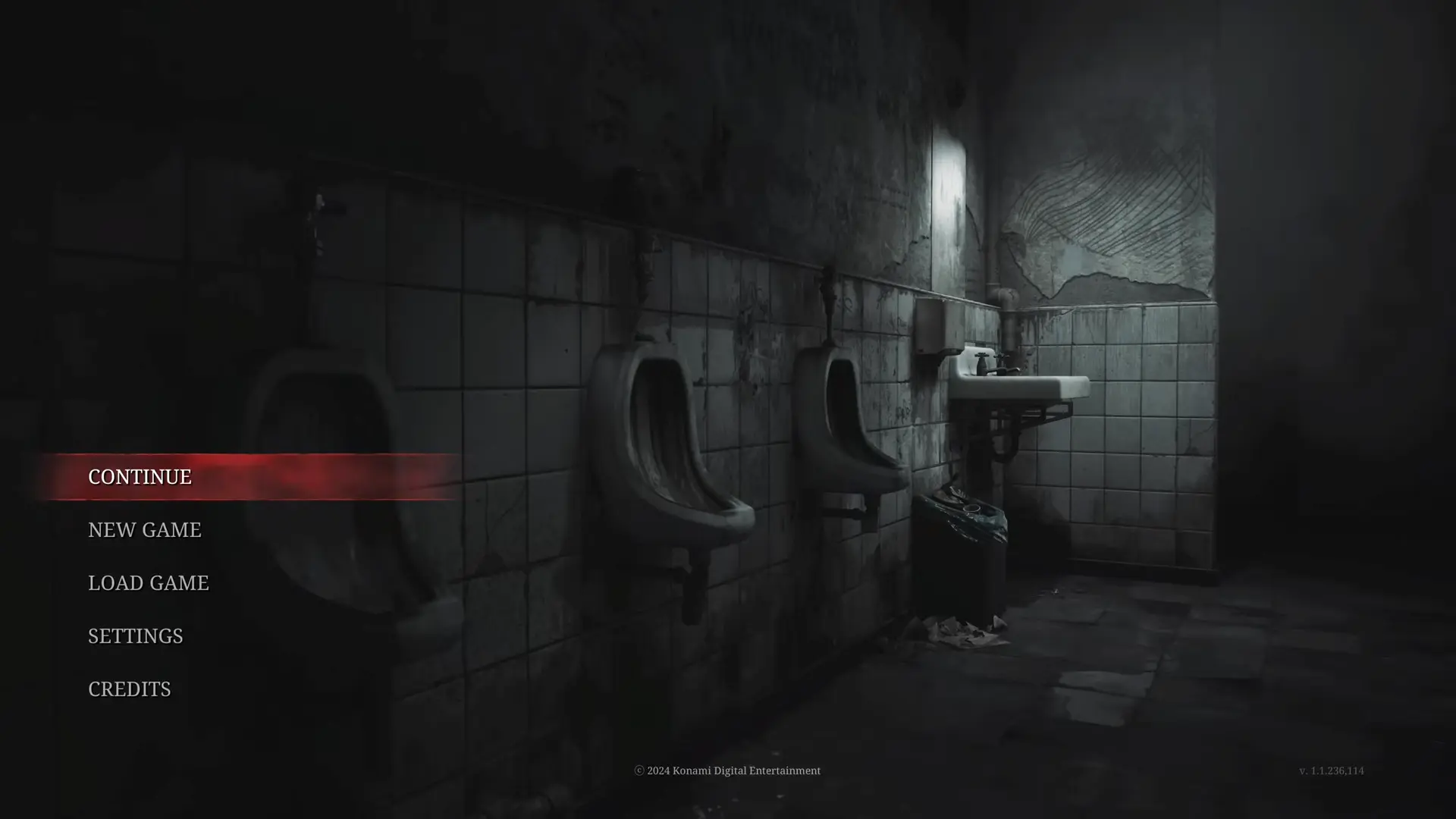Screen dimensions: 1456x819
Task: Choose LOAD GAME from the list
Action: pyautogui.click(x=148, y=583)
